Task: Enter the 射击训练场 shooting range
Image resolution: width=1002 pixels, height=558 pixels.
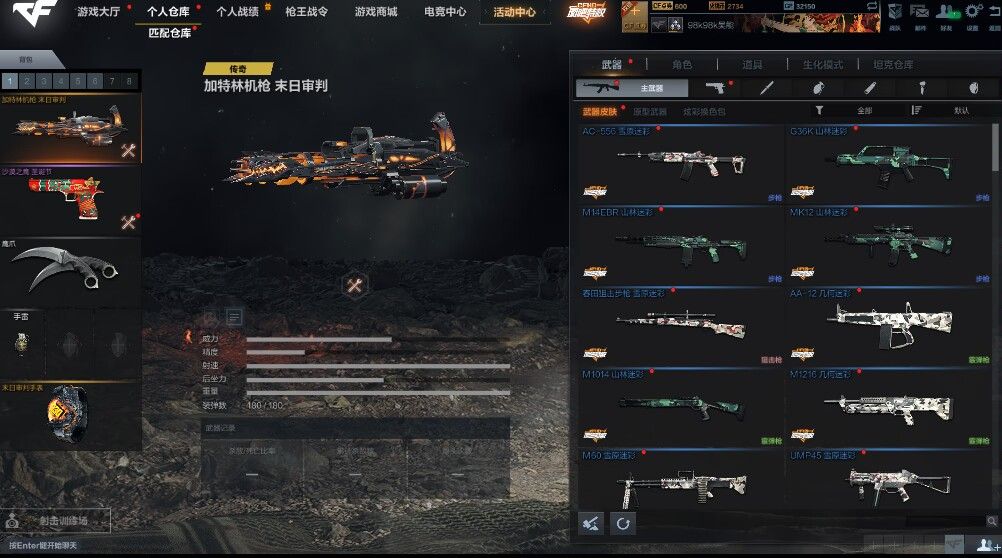Action: click(x=62, y=521)
